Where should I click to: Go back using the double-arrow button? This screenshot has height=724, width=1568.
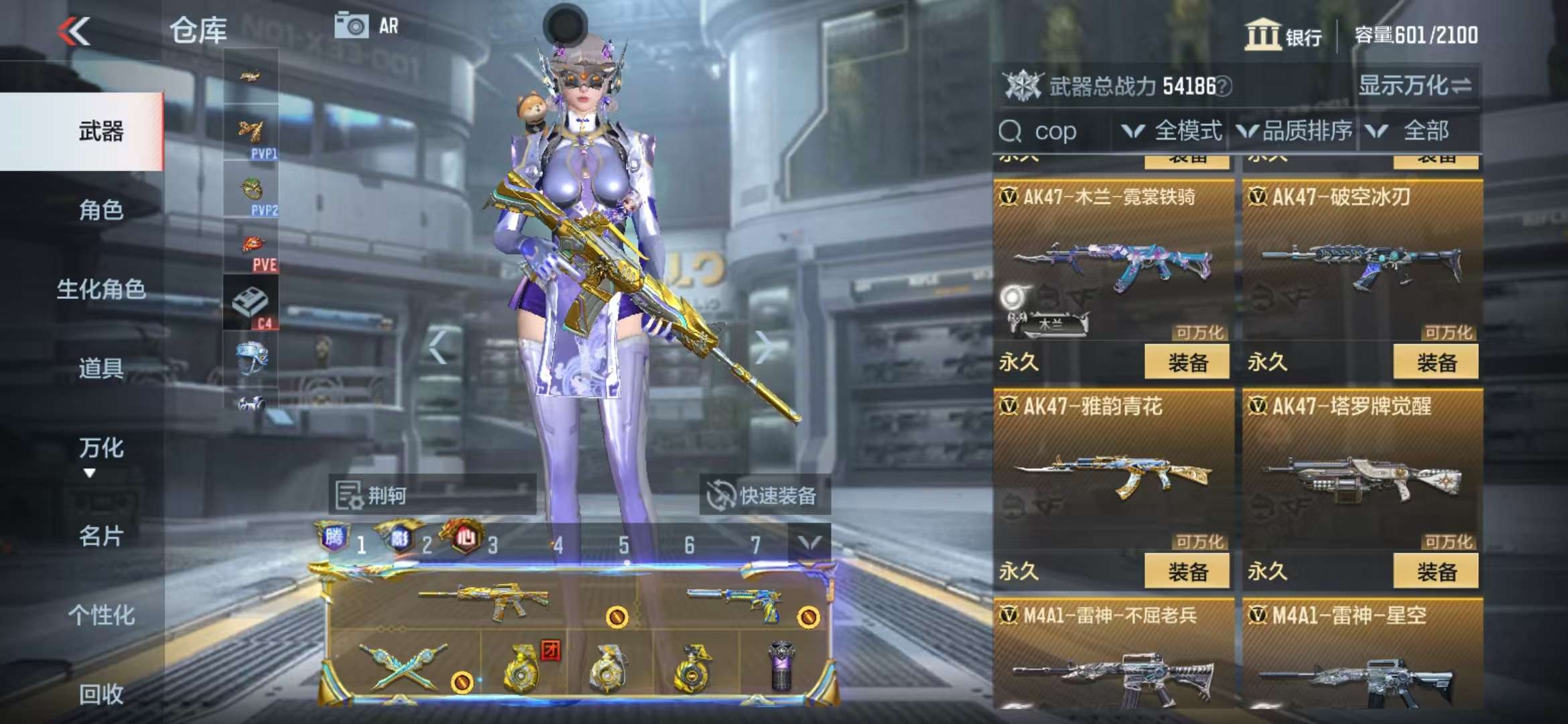74,31
